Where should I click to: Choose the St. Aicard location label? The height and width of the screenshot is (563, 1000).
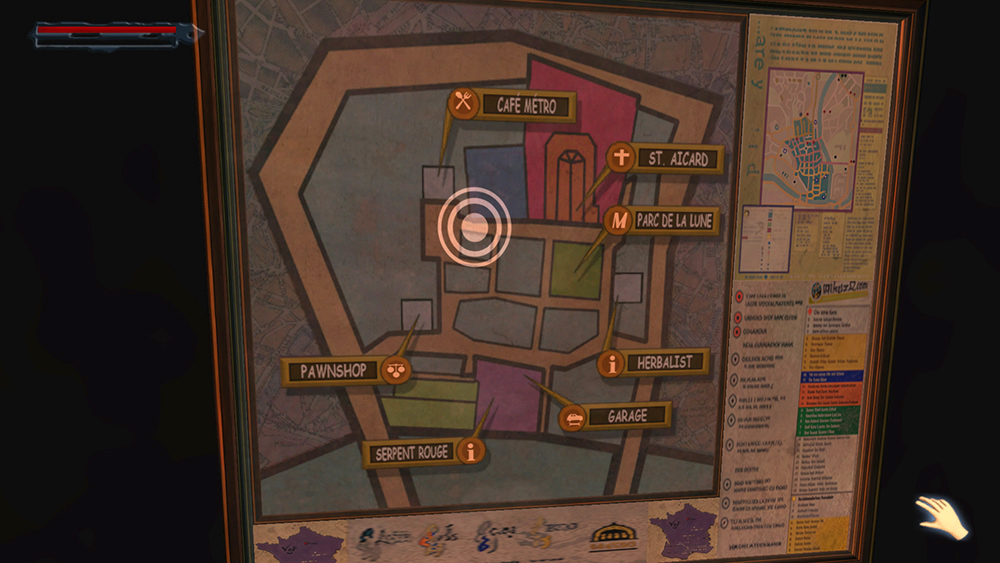pyautogui.click(x=666, y=158)
